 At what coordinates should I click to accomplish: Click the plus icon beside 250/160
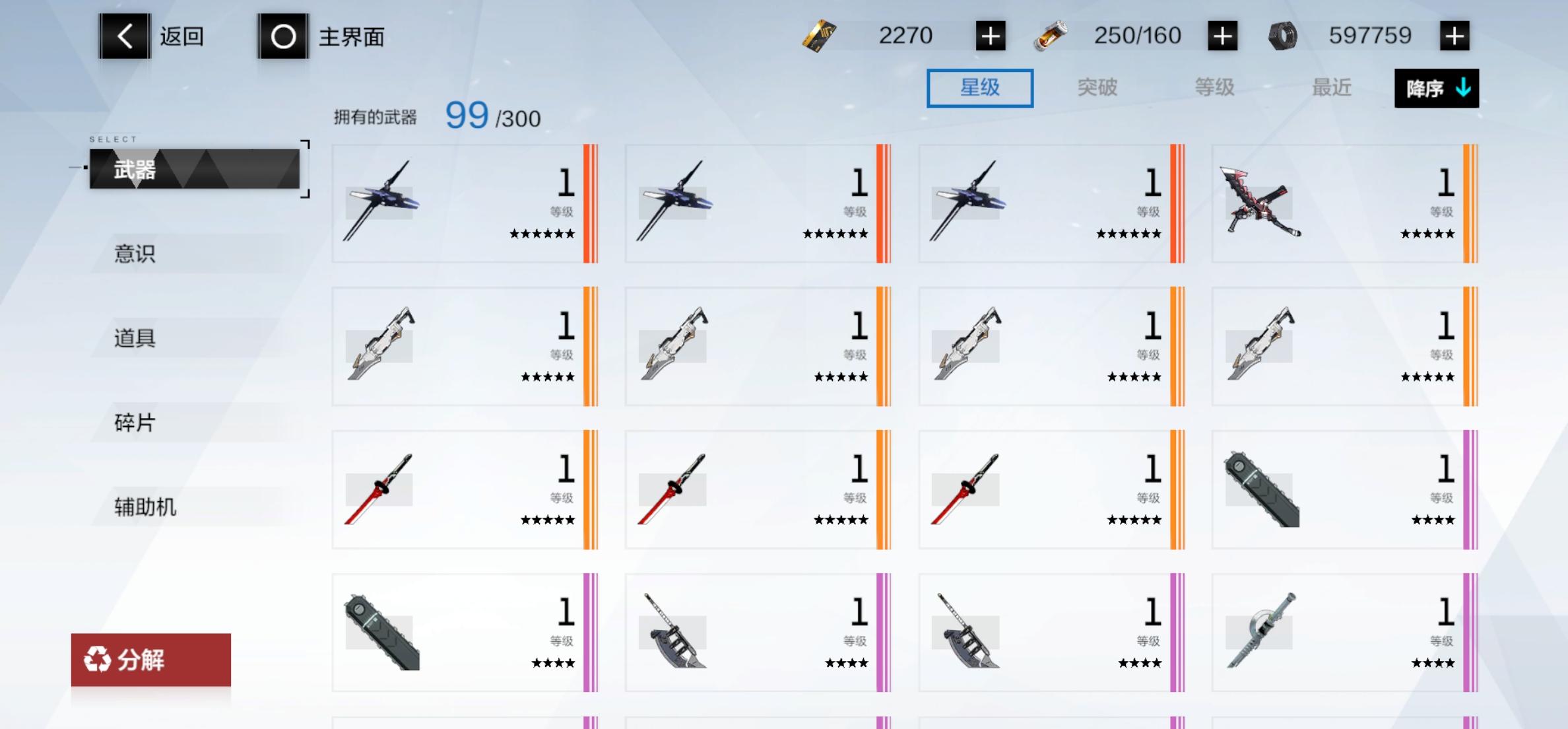click(1223, 36)
